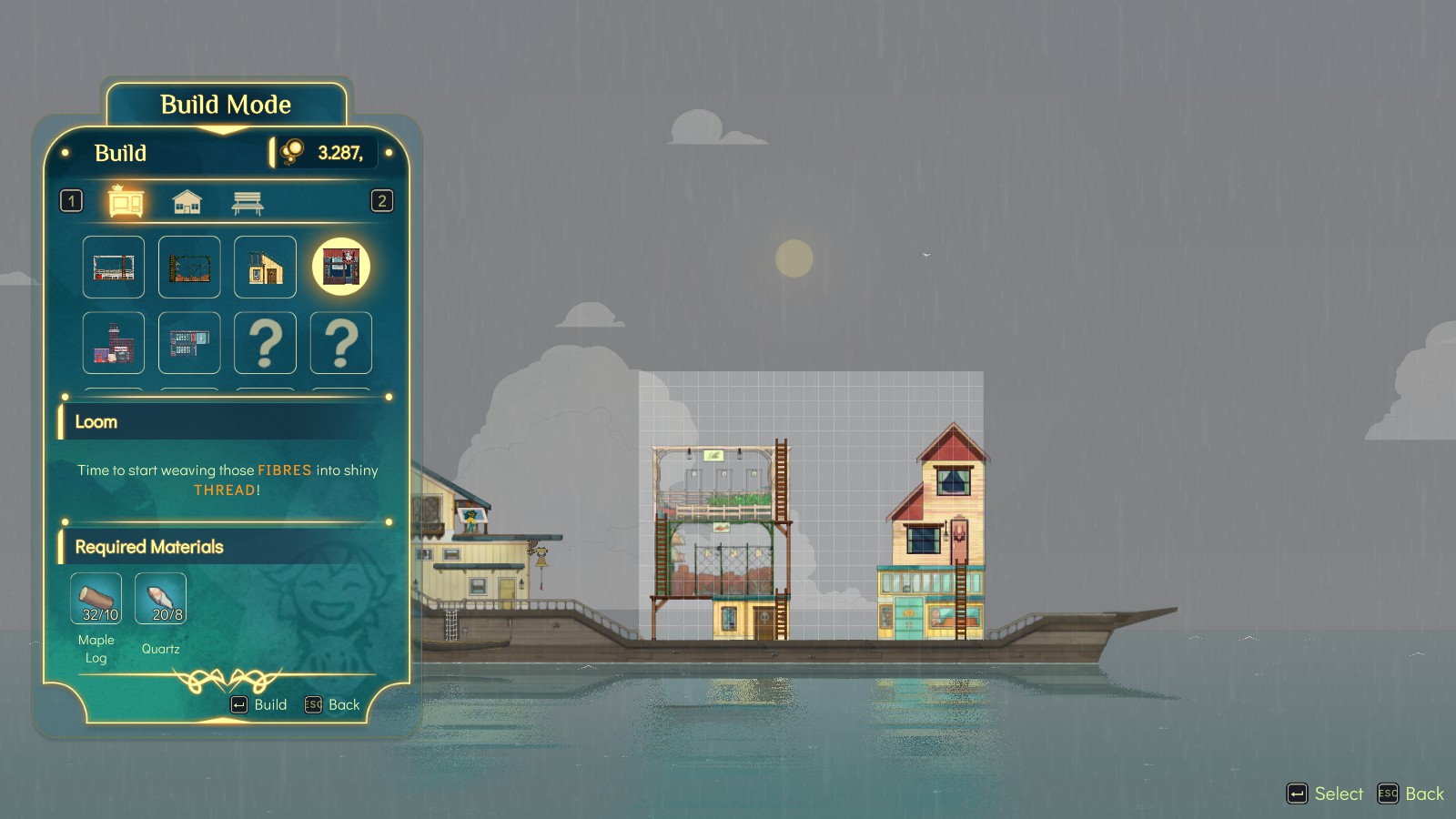The width and height of the screenshot is (1456, 819).
Task: Open the first blueprint in the grid
Action: [113, 267]
